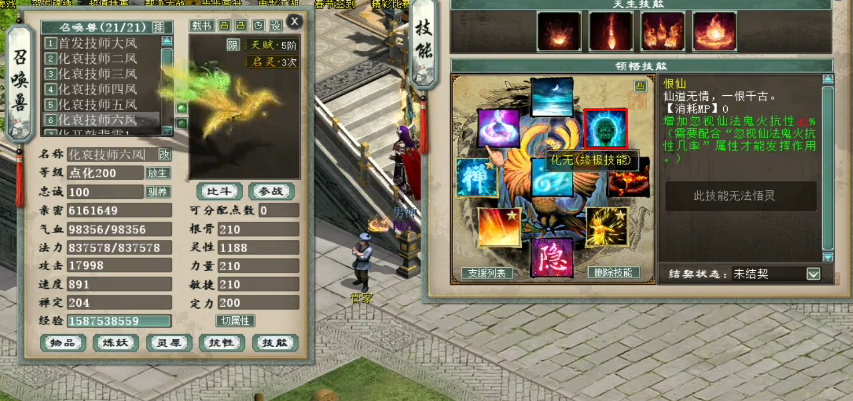Select the 隐 stealth skill icon
The width and height of the screenshot is (853, 401).
[x=550, y=256]
